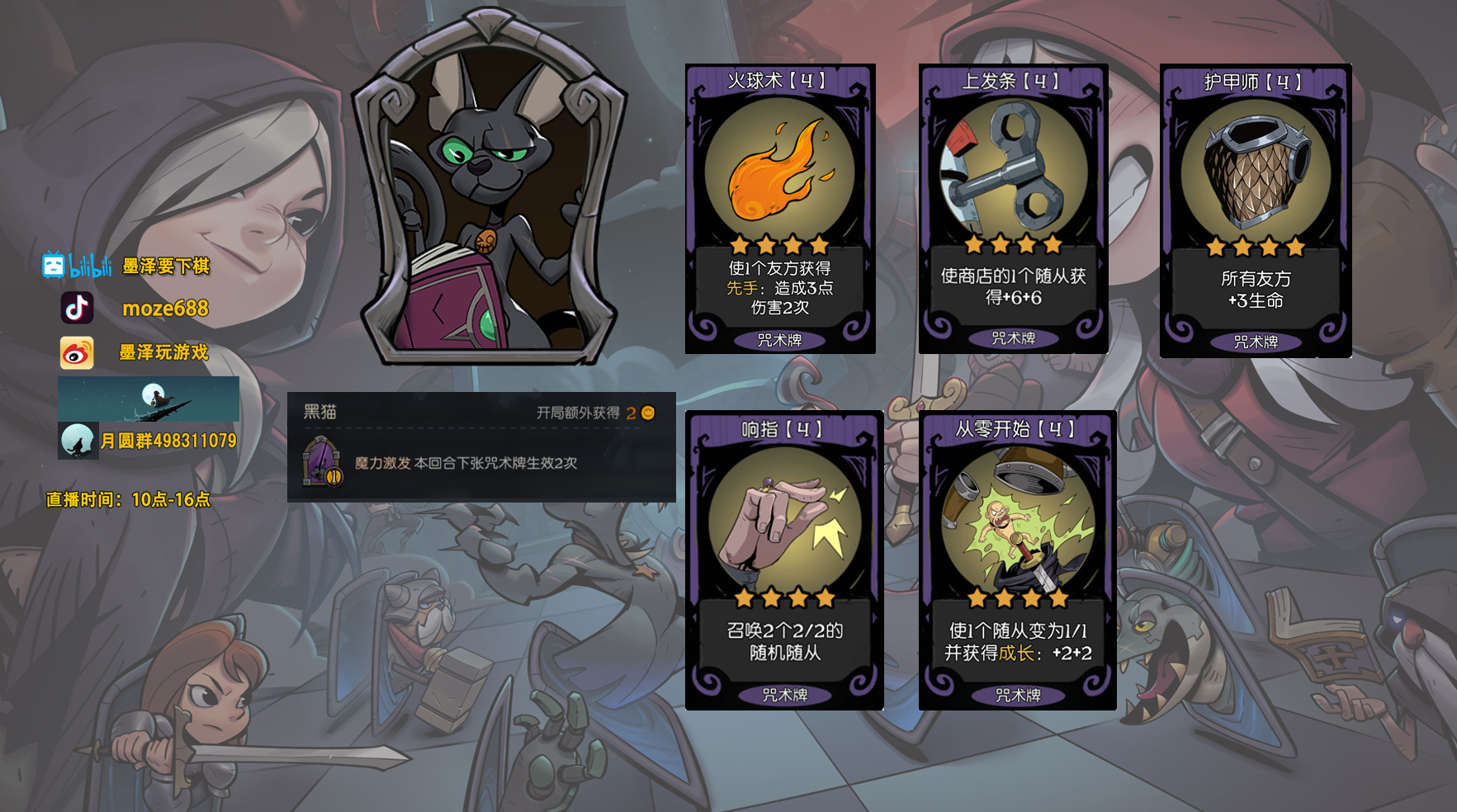Choose the 上发条 wind-up key card
The height and width of the screenshot is (812, 1457).
(x=1013, y=209)
